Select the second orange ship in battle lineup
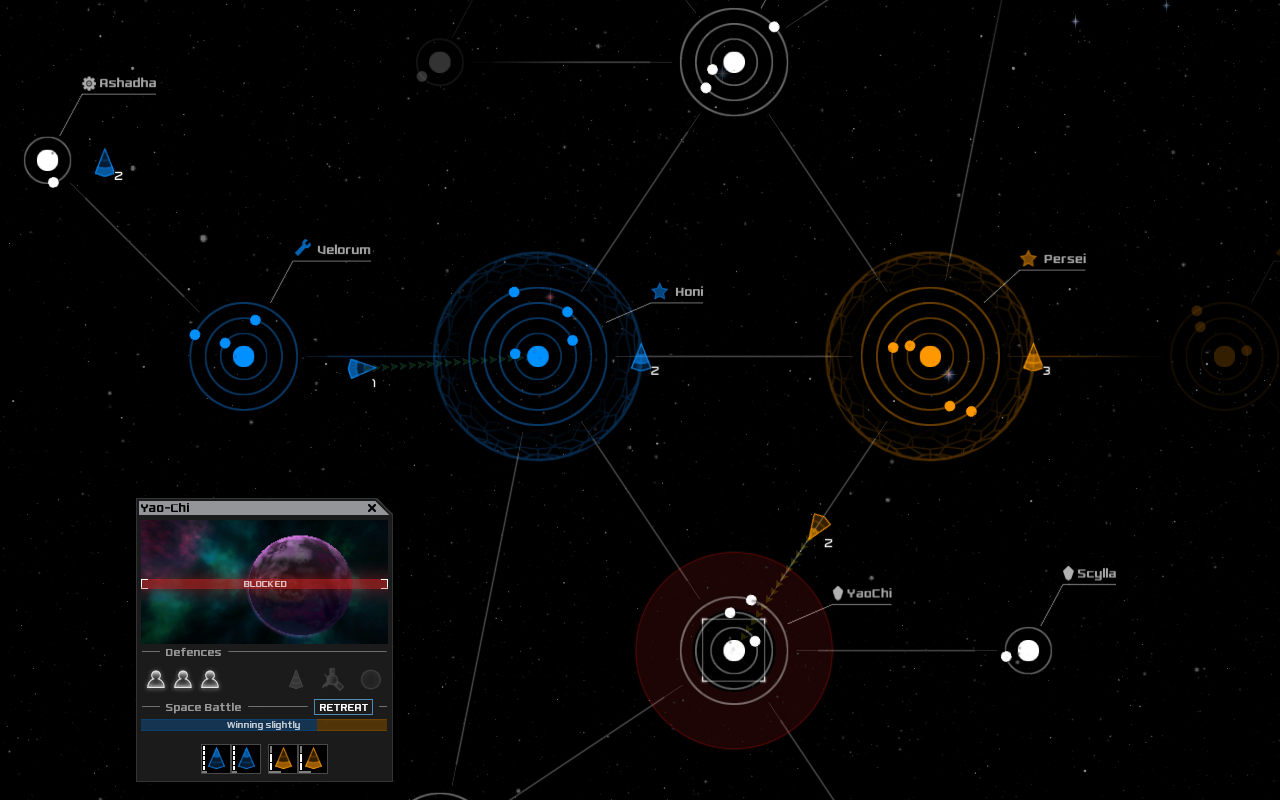 [313, 758]
